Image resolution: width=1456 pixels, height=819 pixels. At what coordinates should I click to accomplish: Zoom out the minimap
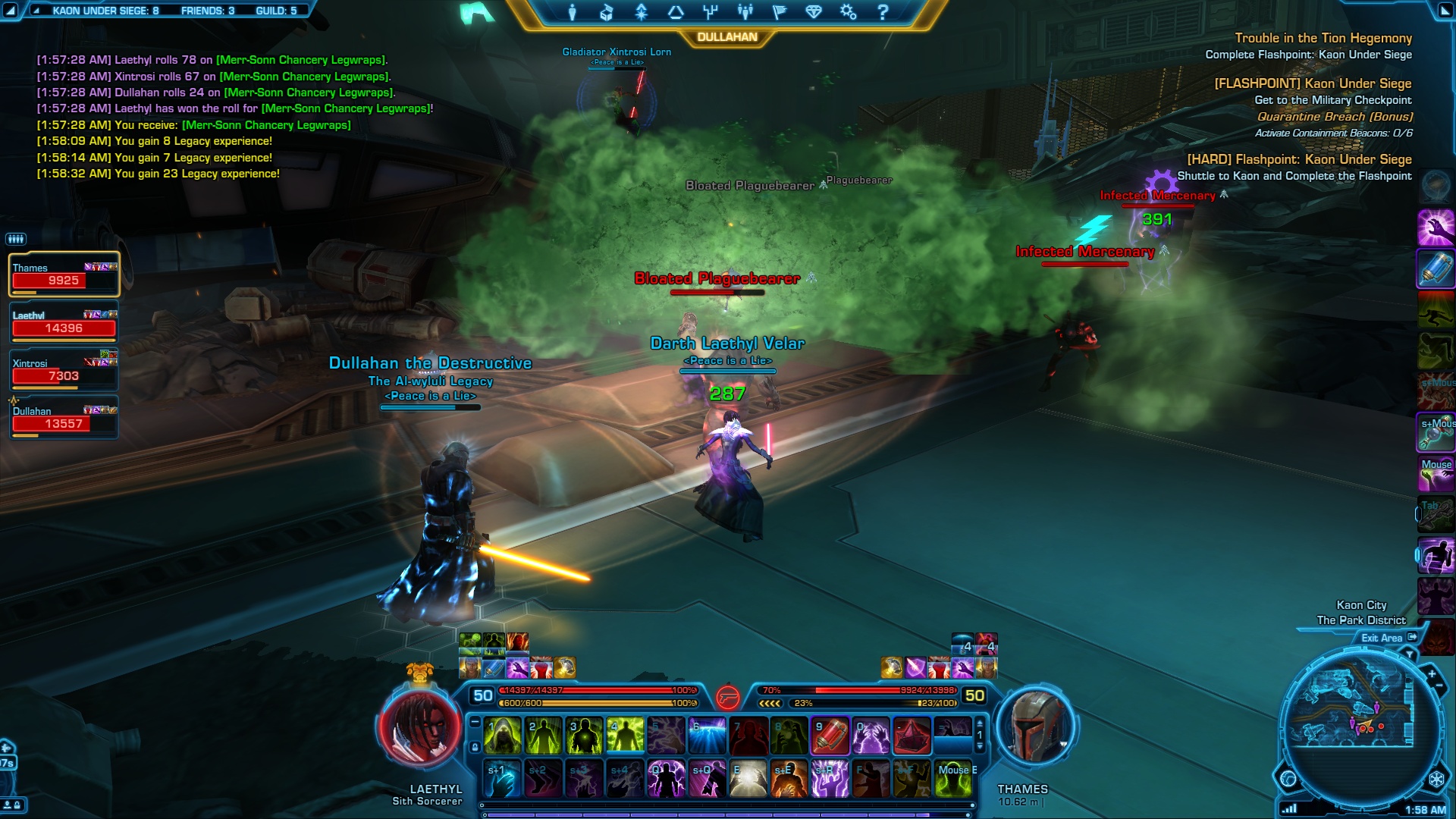pos(1439,687)
